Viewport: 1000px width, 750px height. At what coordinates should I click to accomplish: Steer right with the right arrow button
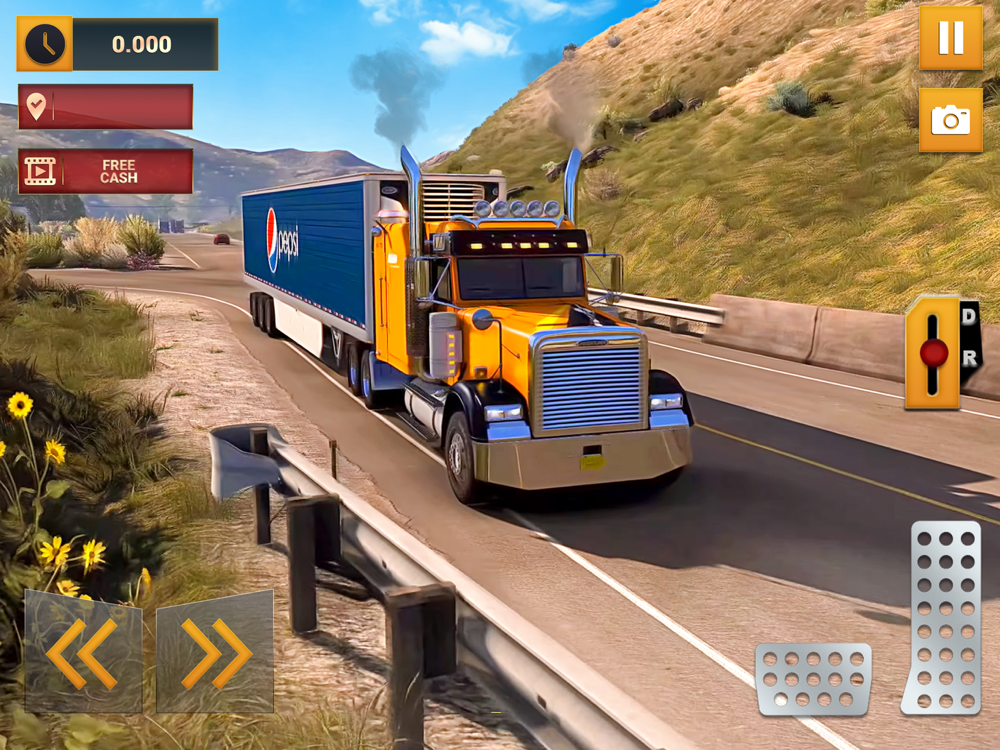(215, 652)
